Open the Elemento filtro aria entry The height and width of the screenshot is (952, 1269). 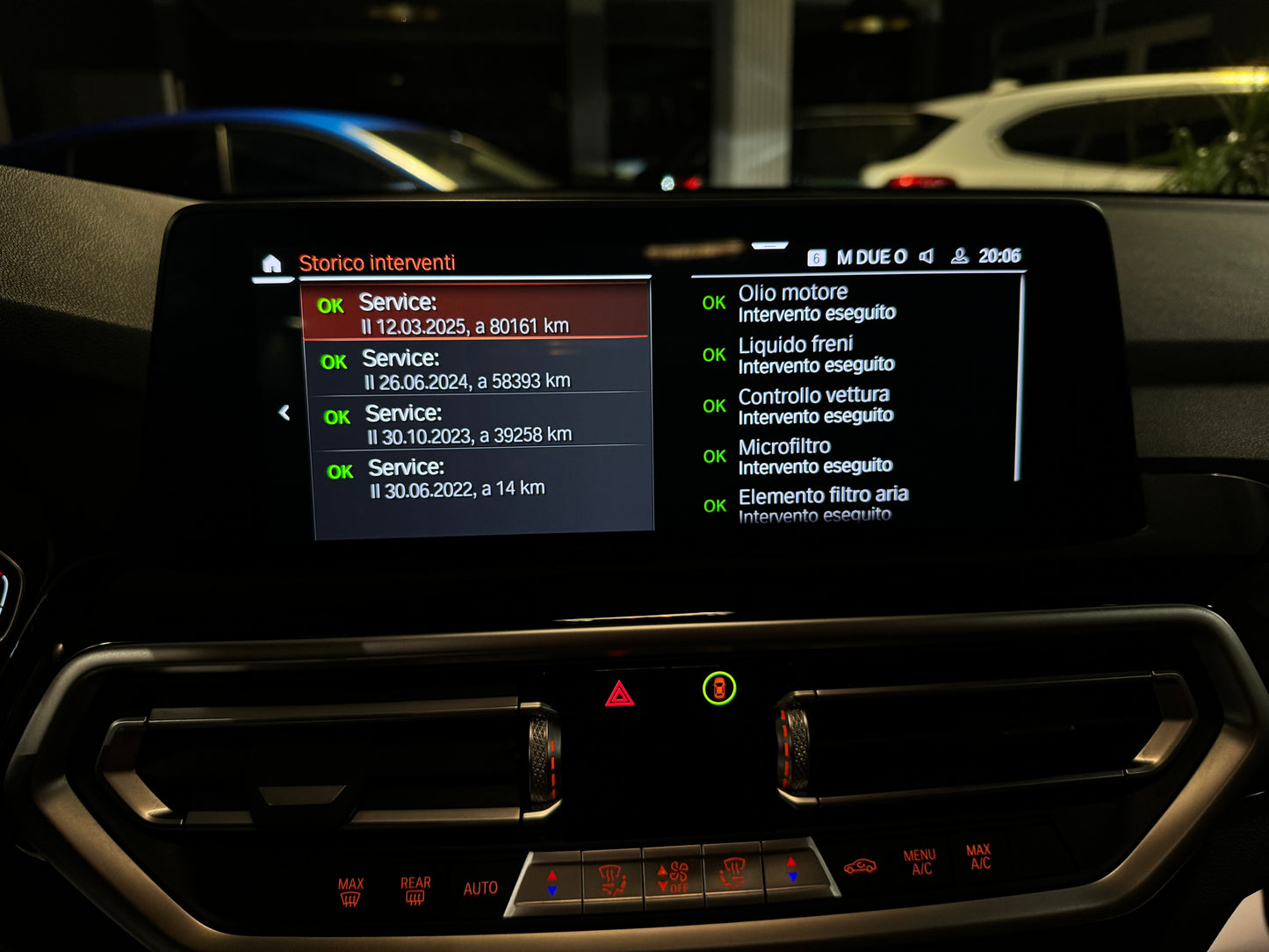[x=822, y=504]
